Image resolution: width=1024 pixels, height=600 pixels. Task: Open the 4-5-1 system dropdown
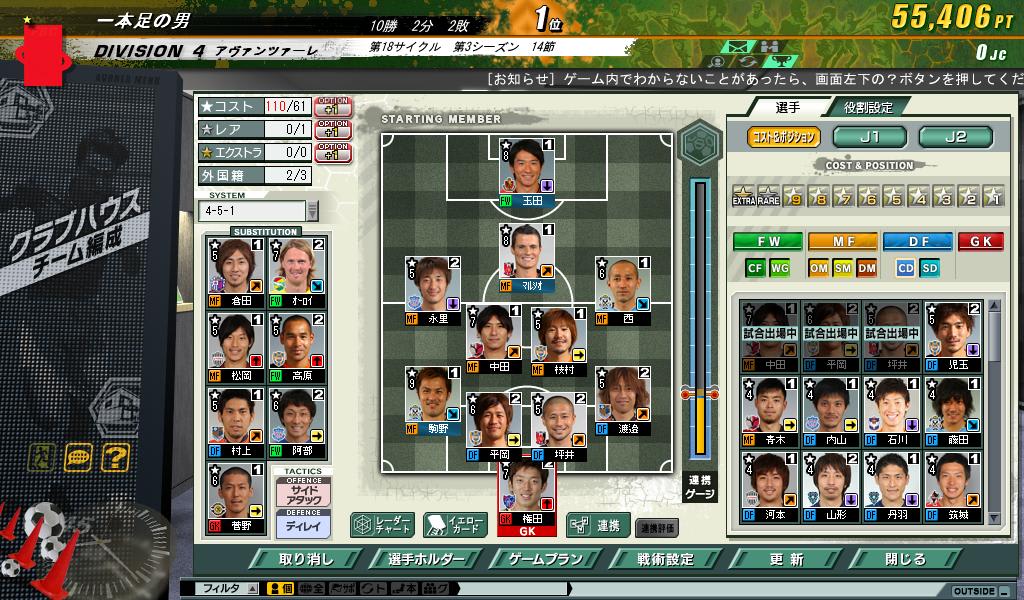click(x=312, y=210)
